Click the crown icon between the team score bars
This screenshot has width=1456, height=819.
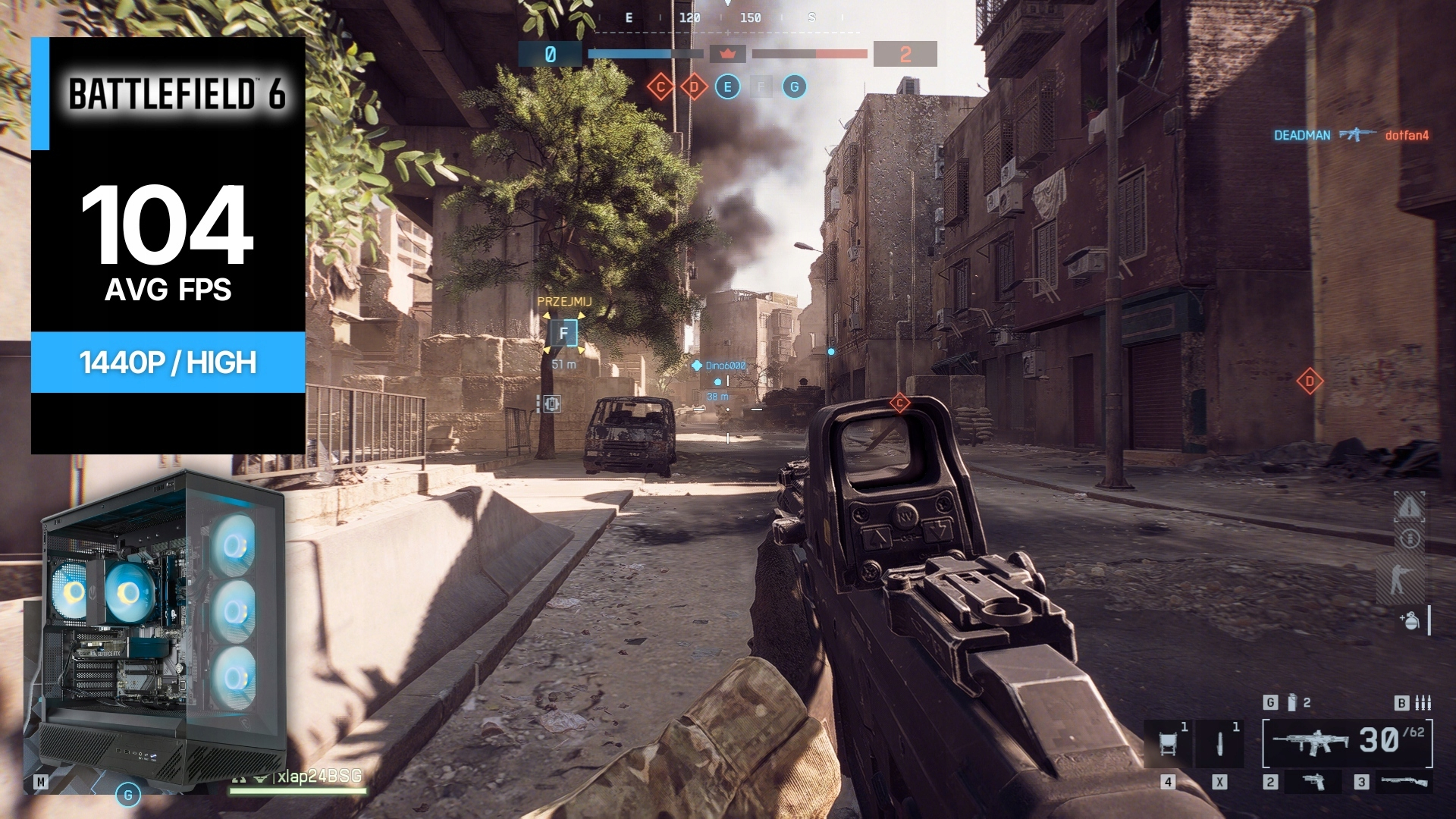(728, 54)
